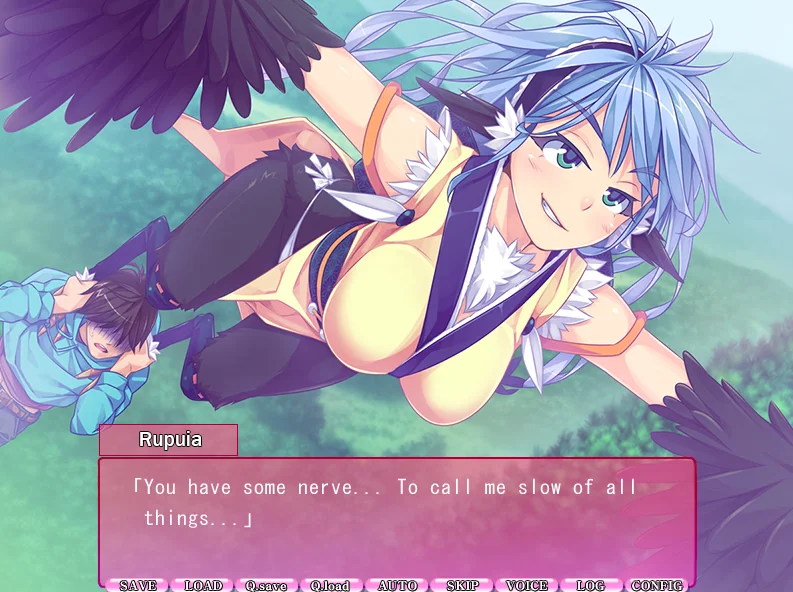
Task: Advance Rupuia's dialogue text box
Action: point(396,518)
